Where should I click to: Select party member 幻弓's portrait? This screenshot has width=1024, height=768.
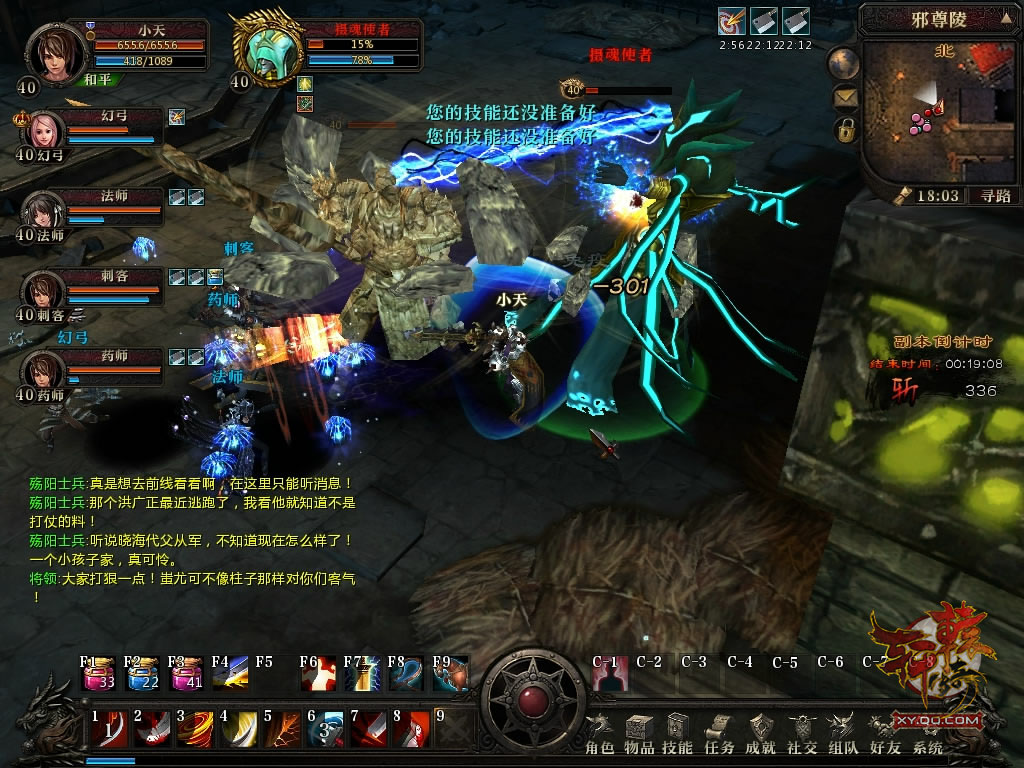click(x=43, y=131)
